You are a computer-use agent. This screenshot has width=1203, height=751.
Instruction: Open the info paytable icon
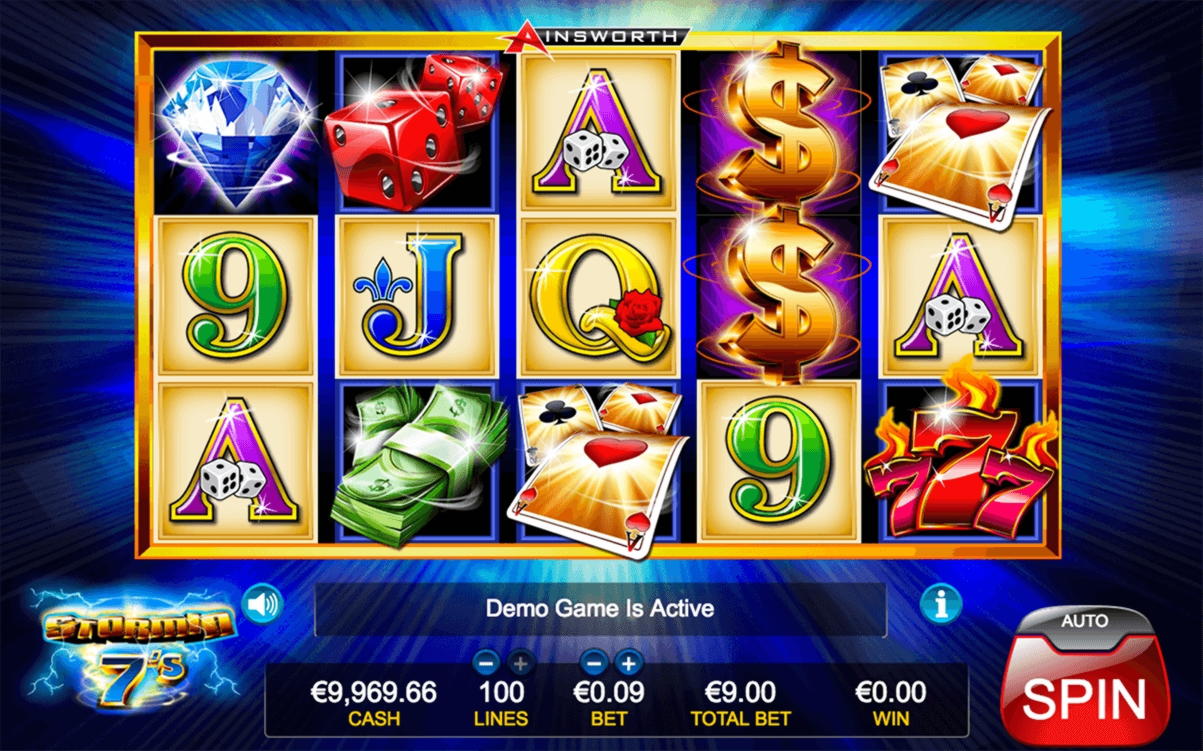pos(941,603)
